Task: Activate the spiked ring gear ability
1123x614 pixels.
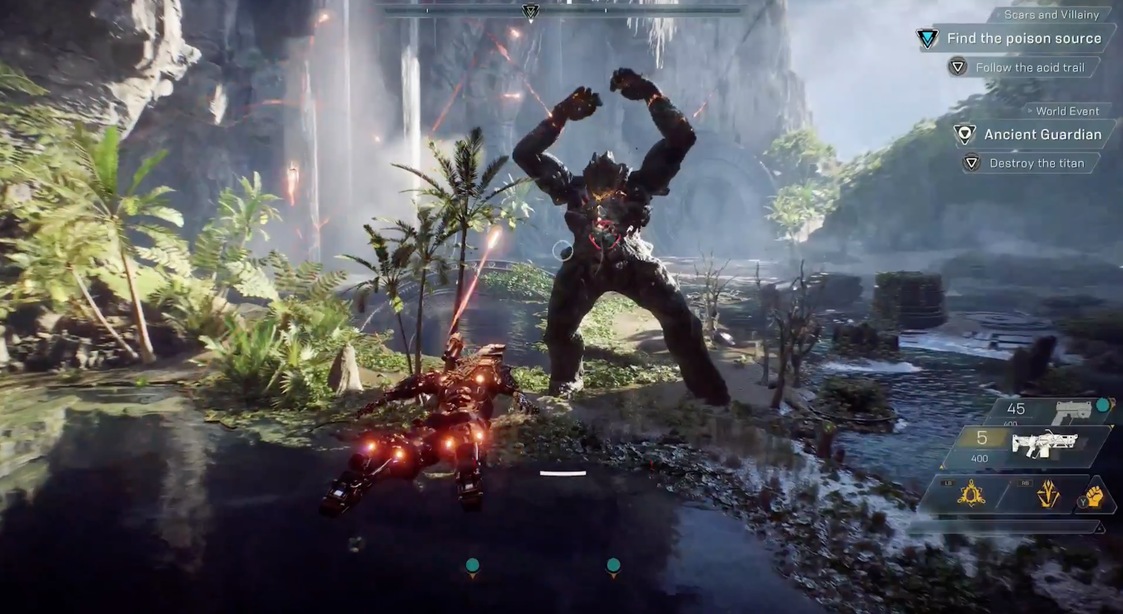Action: click(970, 493)
